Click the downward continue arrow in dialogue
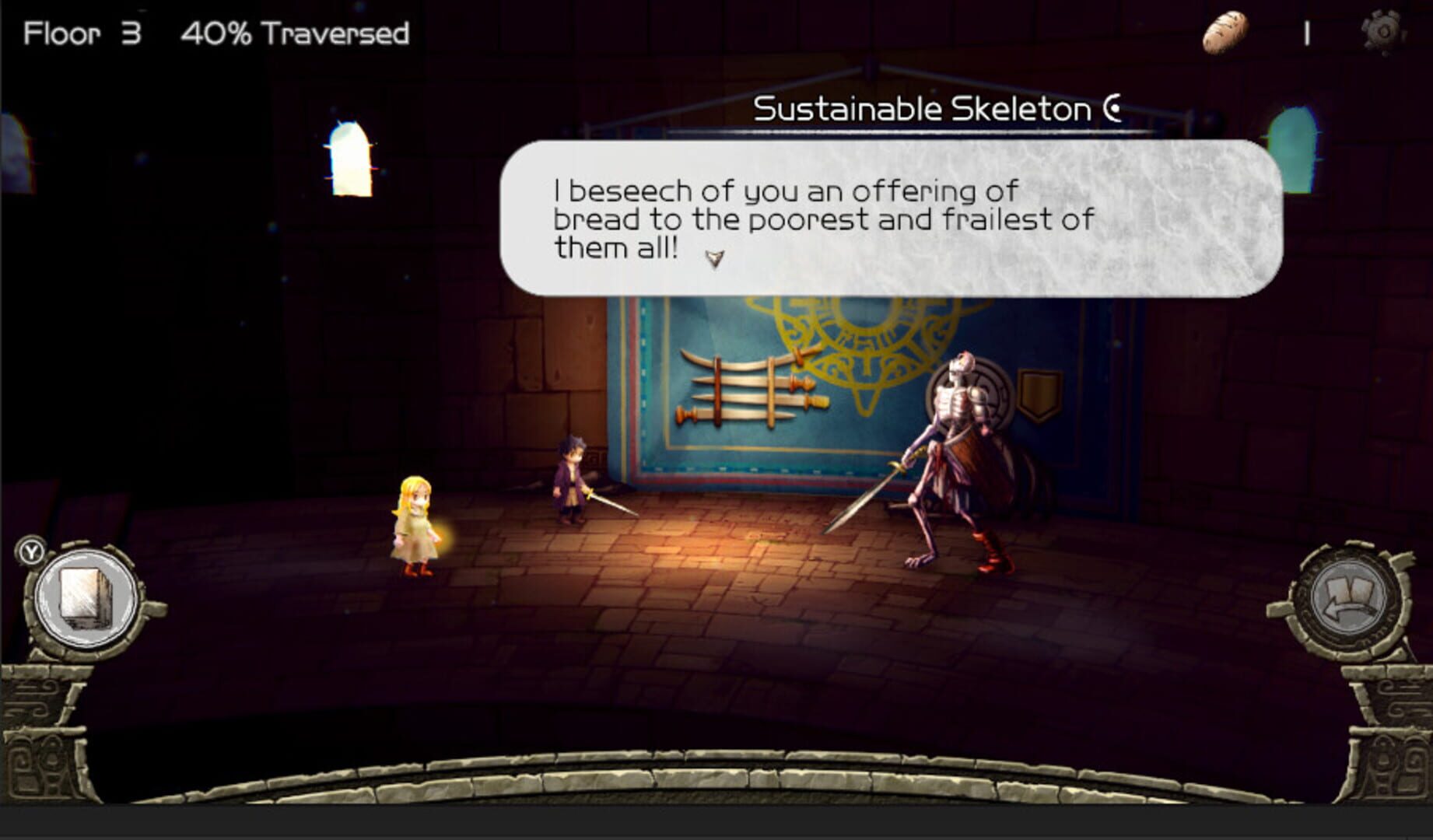This screenshot has width=1433, height=840. click(716, 257)
